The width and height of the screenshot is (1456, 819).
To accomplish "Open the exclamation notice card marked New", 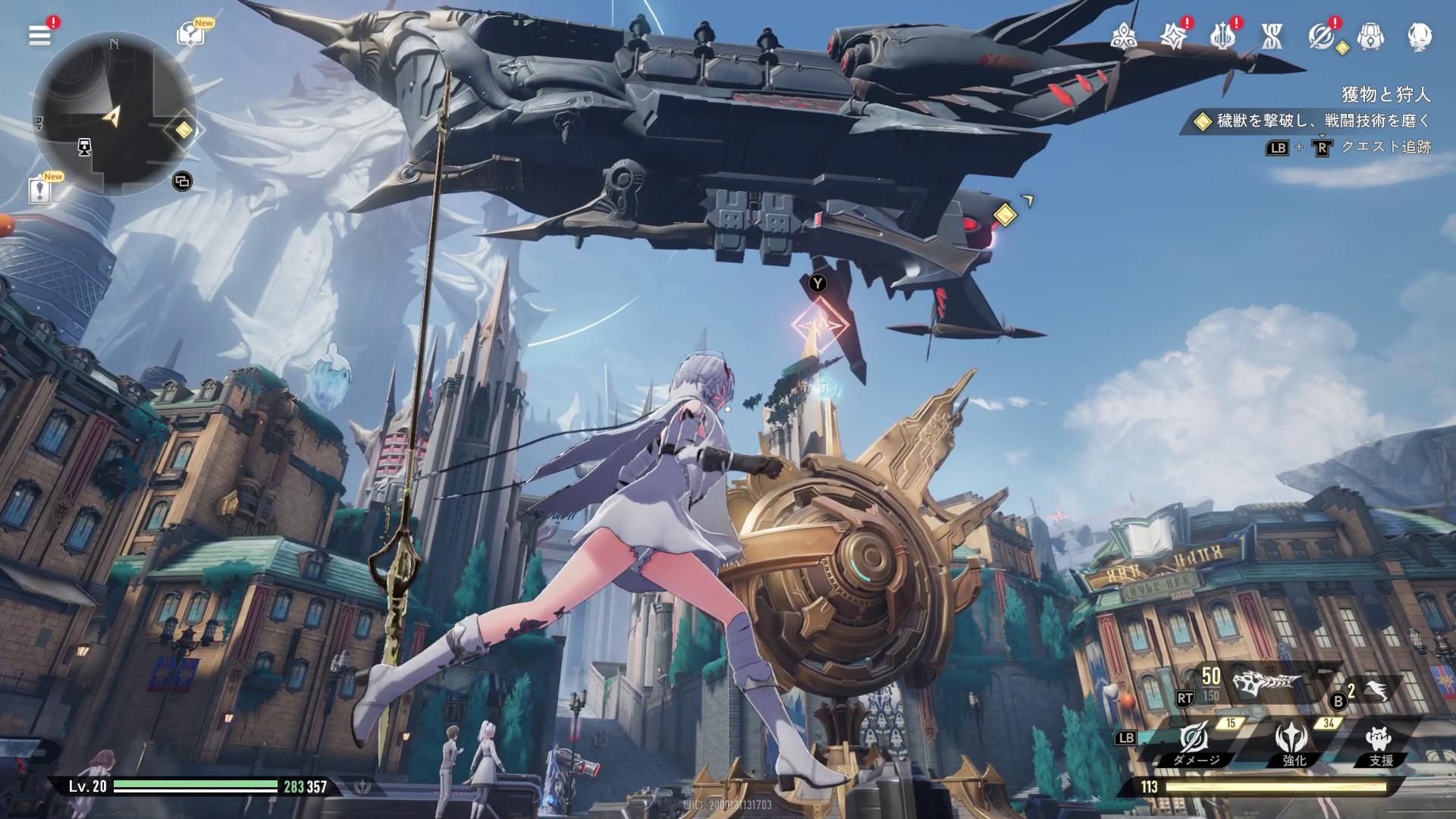I will click(x=39, y=190).
